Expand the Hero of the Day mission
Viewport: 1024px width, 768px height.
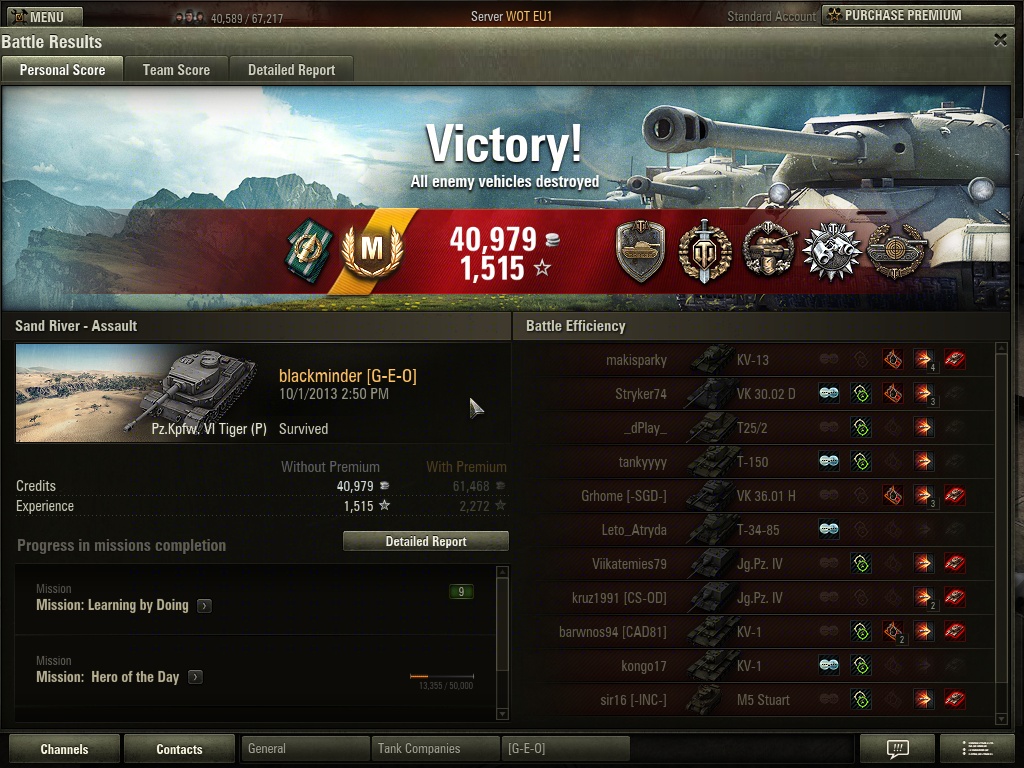[x=195, y=677]
